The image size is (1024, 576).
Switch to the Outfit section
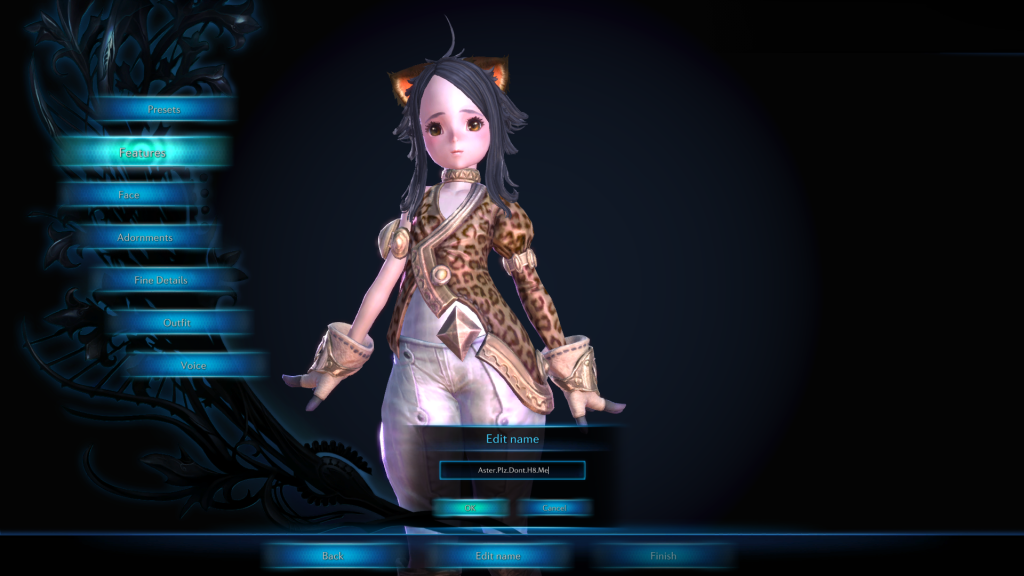point(177,323)
